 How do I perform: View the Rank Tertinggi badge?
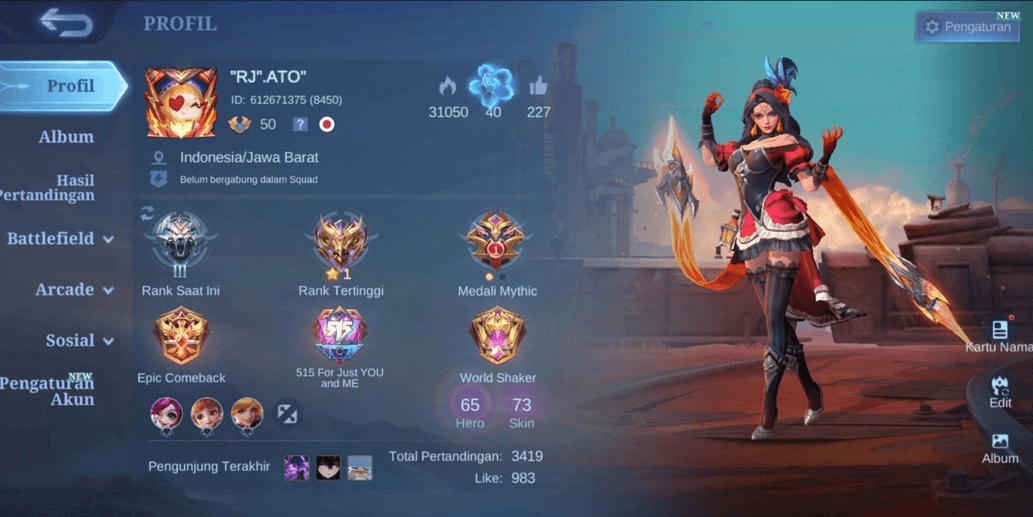point(340,243)
